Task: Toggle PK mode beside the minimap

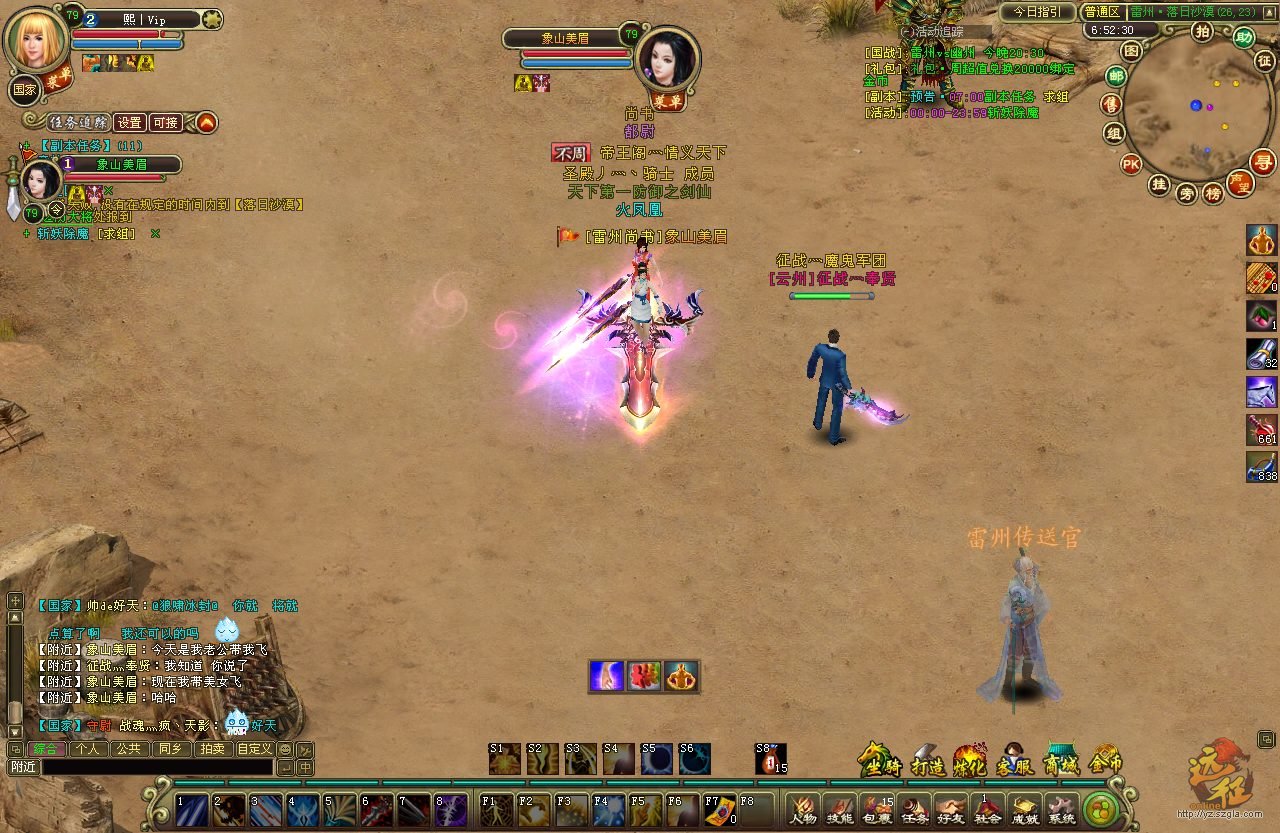Action: 1131,164
